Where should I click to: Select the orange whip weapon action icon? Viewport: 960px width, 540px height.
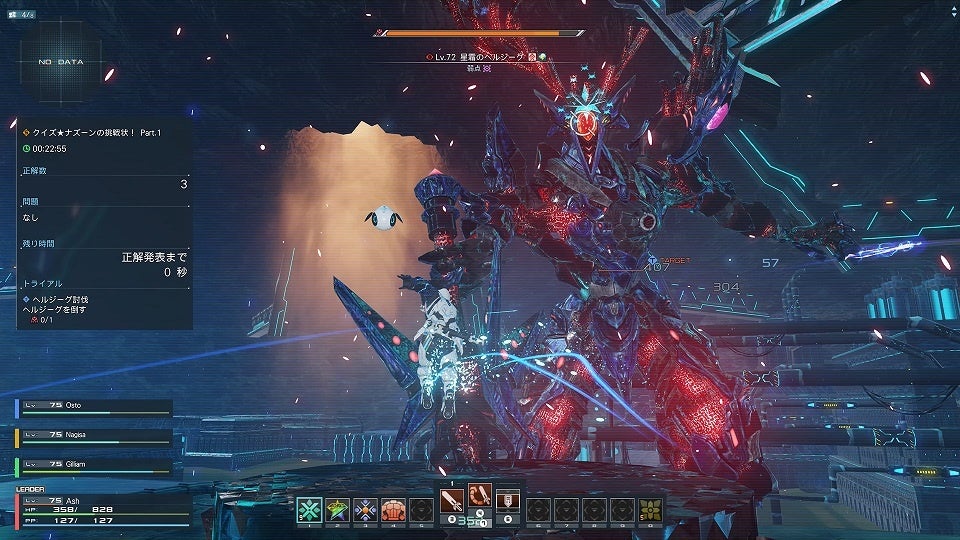click(480, 495)
